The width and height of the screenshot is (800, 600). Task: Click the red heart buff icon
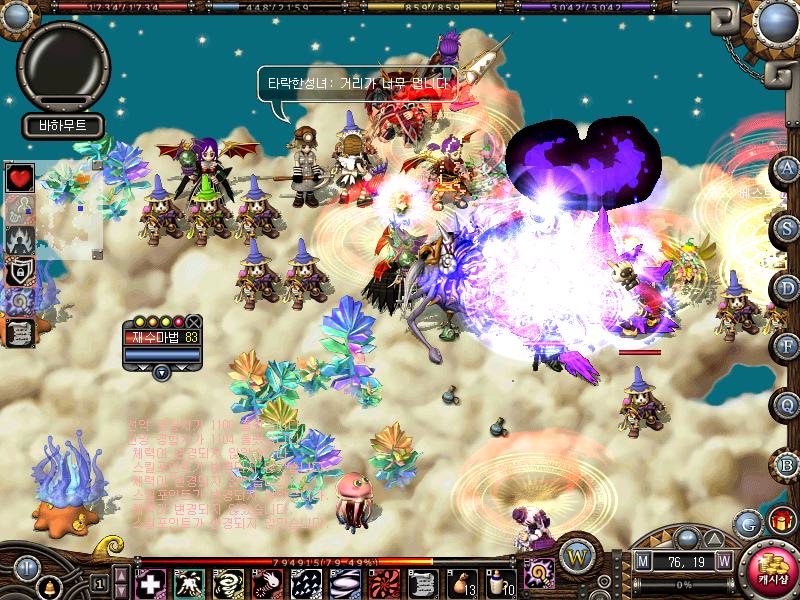click(20, 178)
